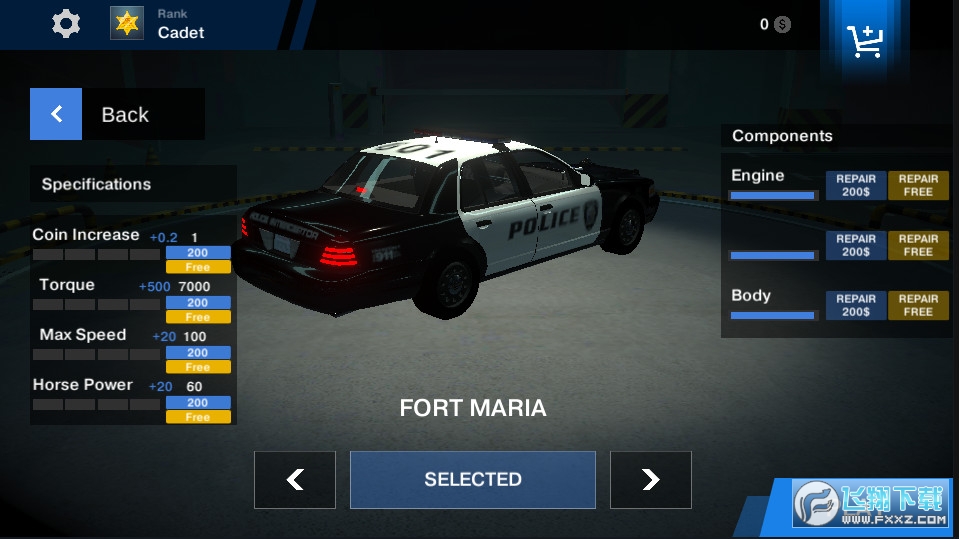Viewport: 959px width, 539px height.
Task: Click the SELECTED car button
Action: click(x=472, y=480)
